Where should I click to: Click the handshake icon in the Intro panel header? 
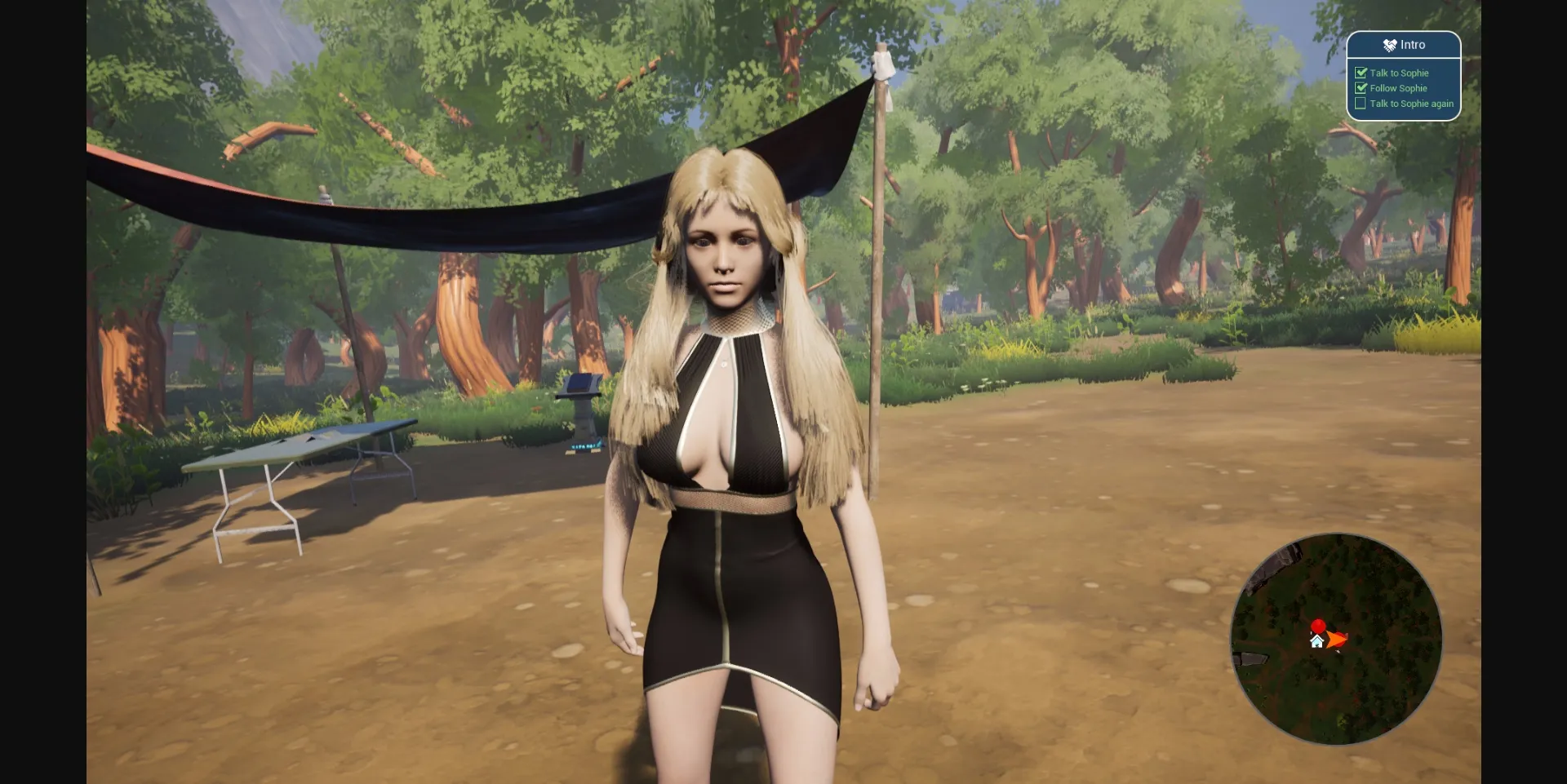(x=1390, y=45)
